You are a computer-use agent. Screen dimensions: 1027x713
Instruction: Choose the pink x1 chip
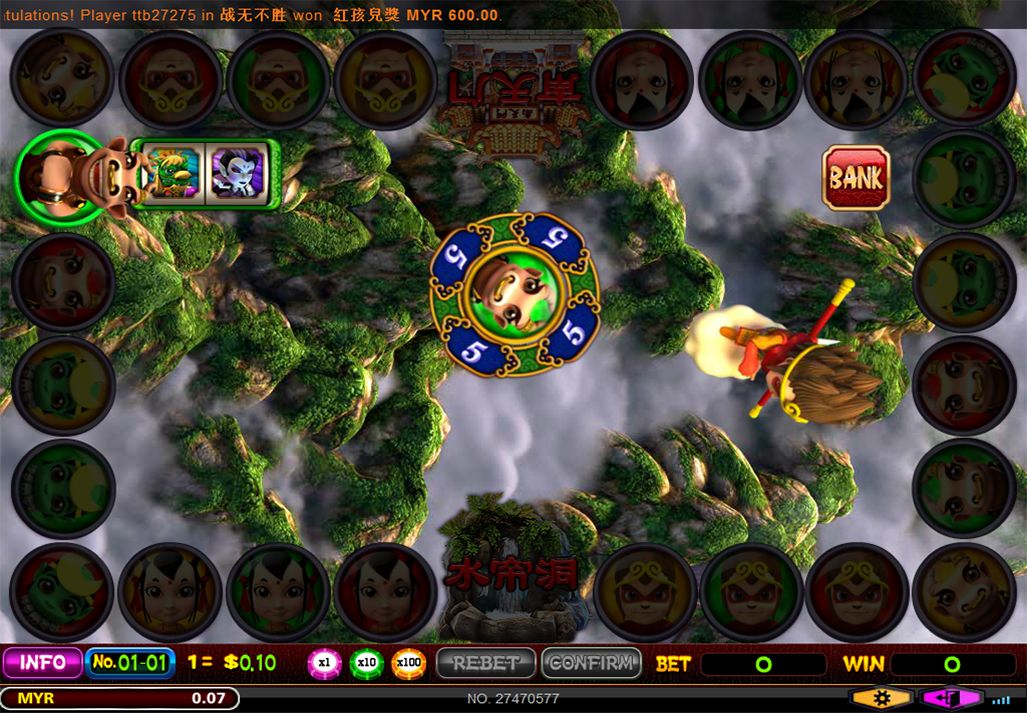coord(324,662)
